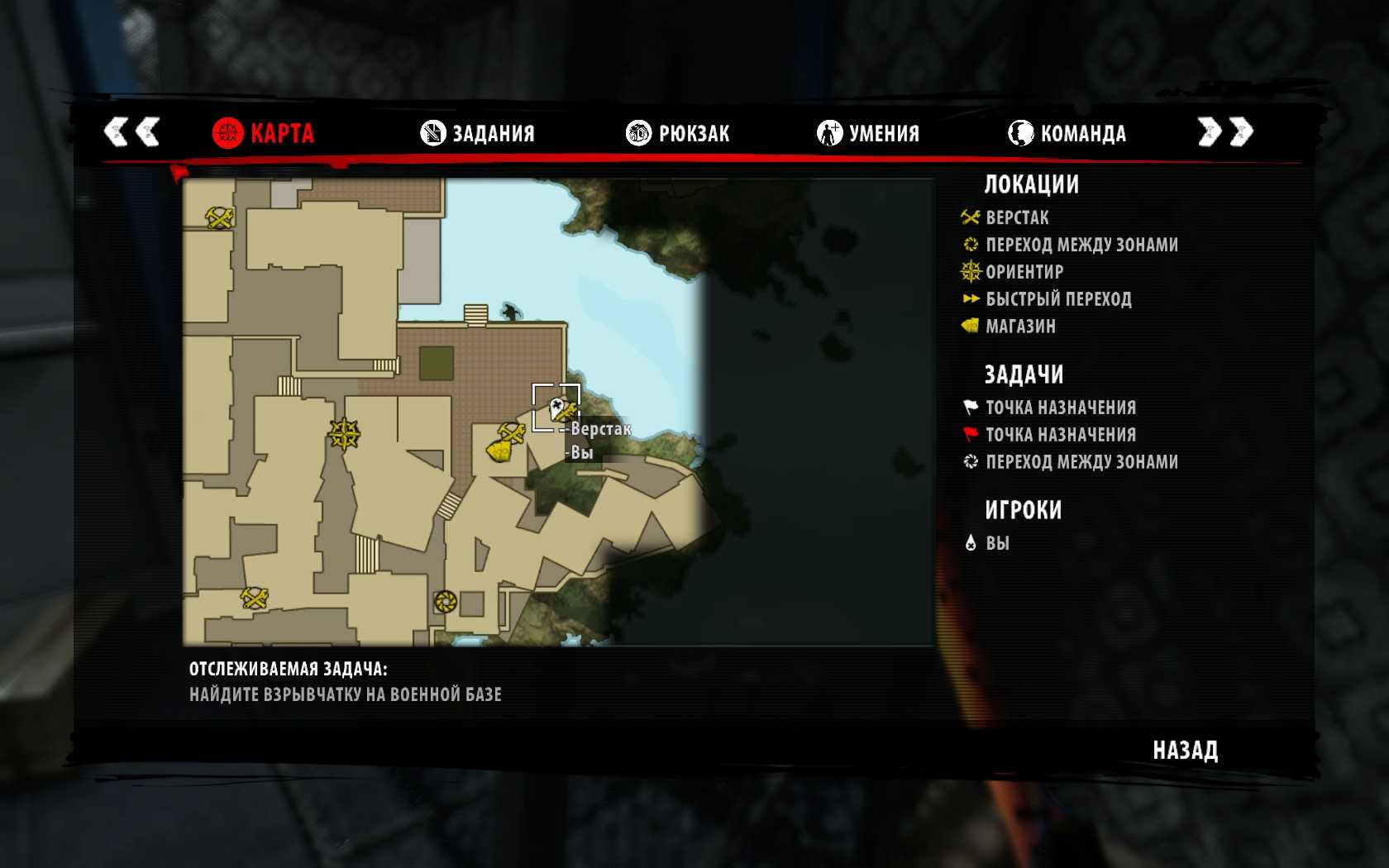Click the tracked task text below the map
Screen dimensions: 1389x868
point(345,694)
